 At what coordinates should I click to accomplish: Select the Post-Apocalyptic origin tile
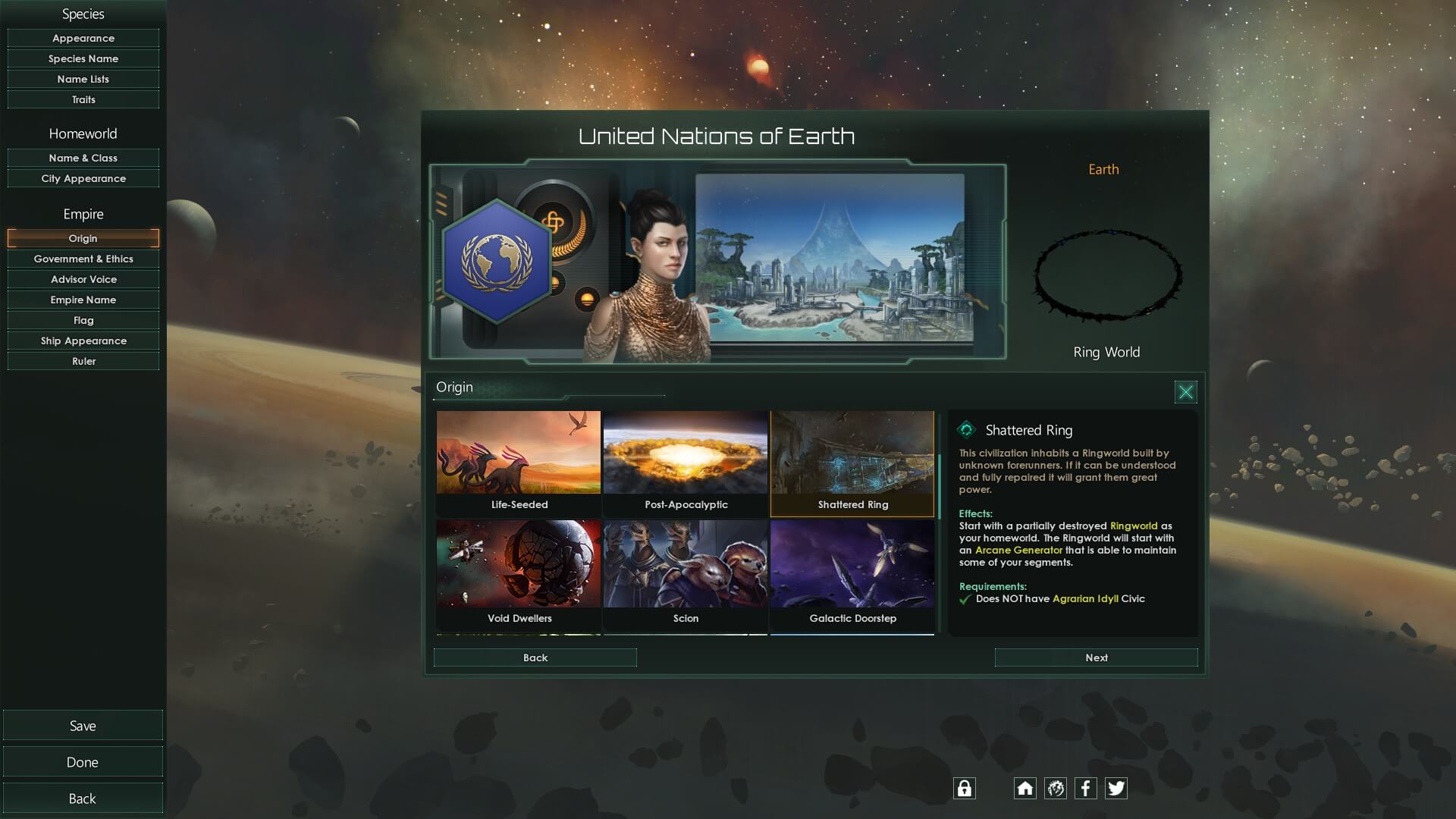(686, 463)
